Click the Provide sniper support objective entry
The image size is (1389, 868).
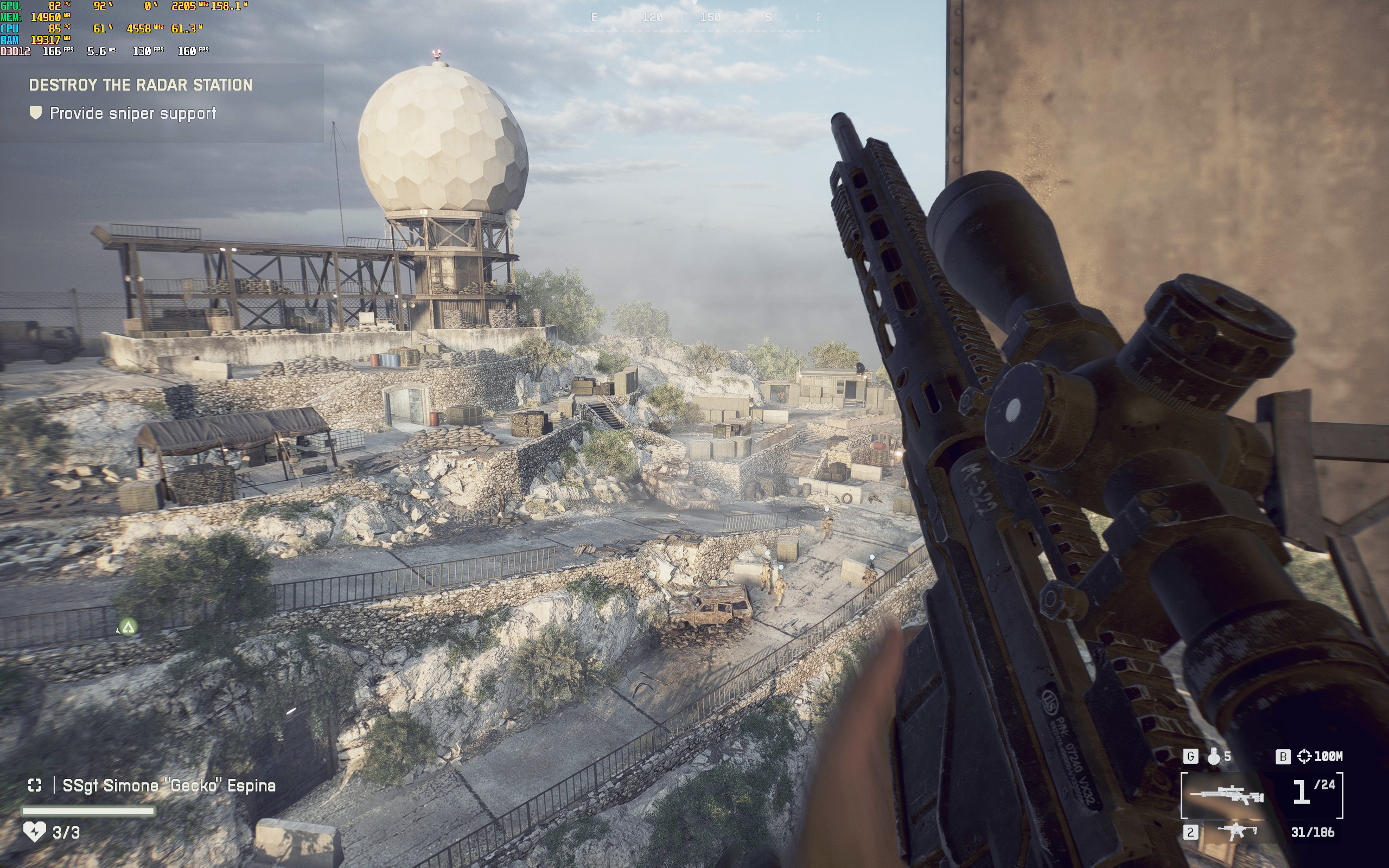pos(132,113)
